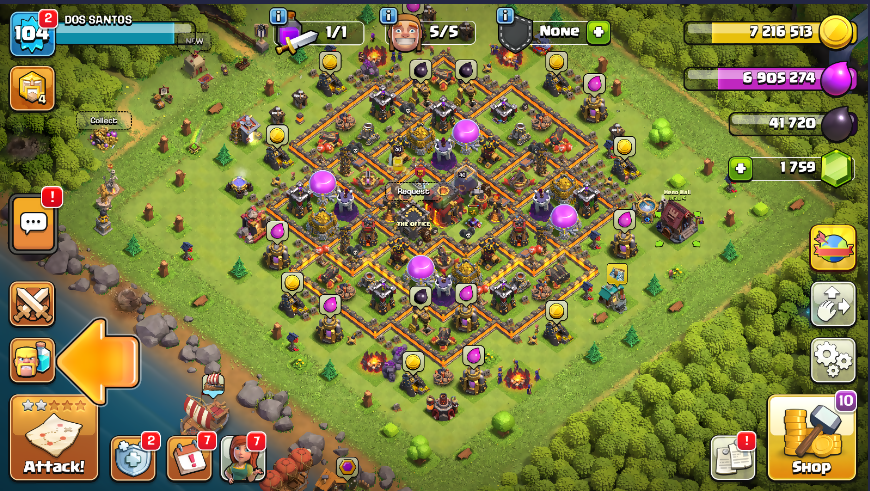The width and height of the screenshot is (870, 491).
Task: Open the Shop
Action: (x=811, y=439)
